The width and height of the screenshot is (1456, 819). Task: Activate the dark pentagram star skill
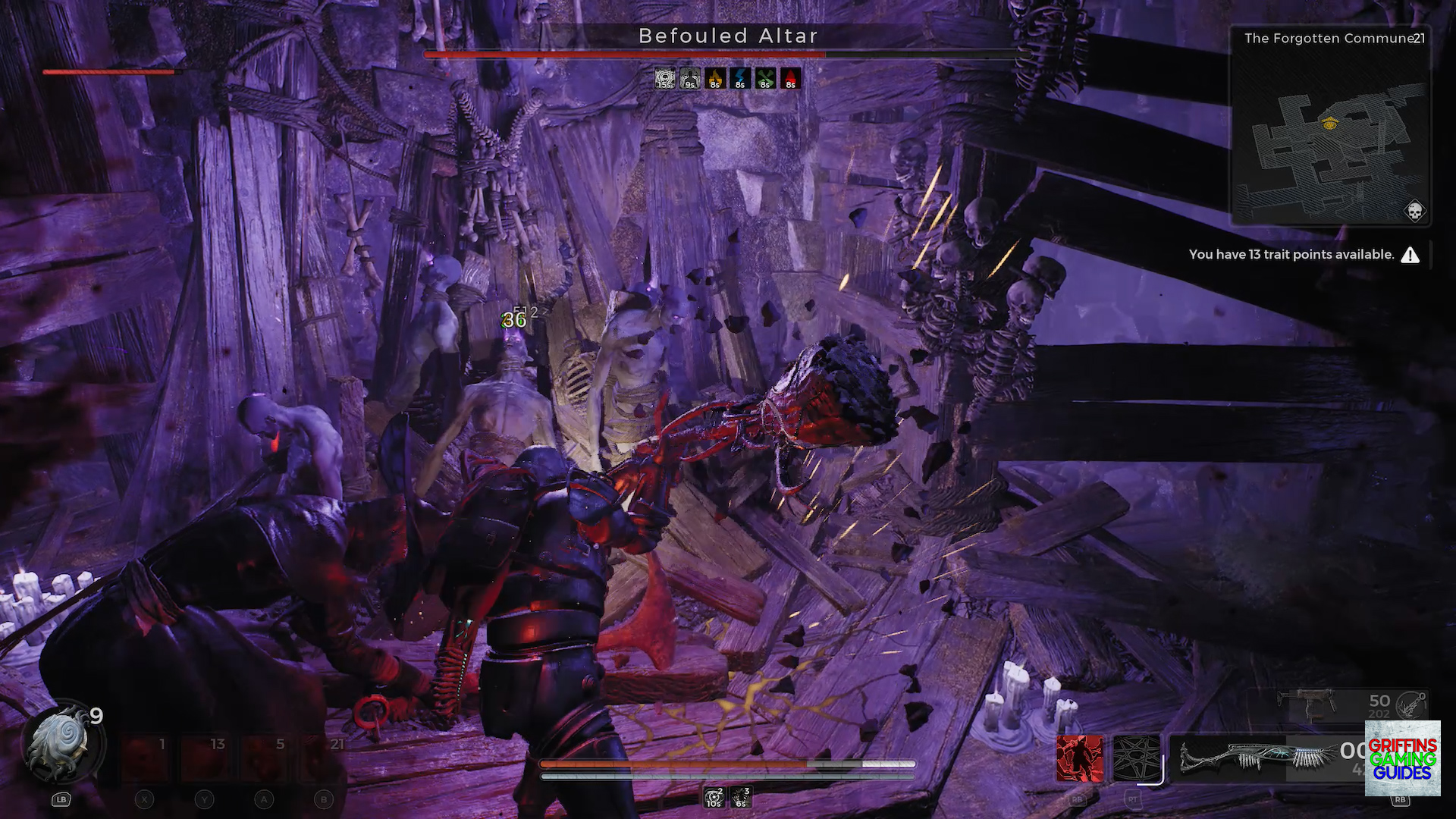[1135, 758]
